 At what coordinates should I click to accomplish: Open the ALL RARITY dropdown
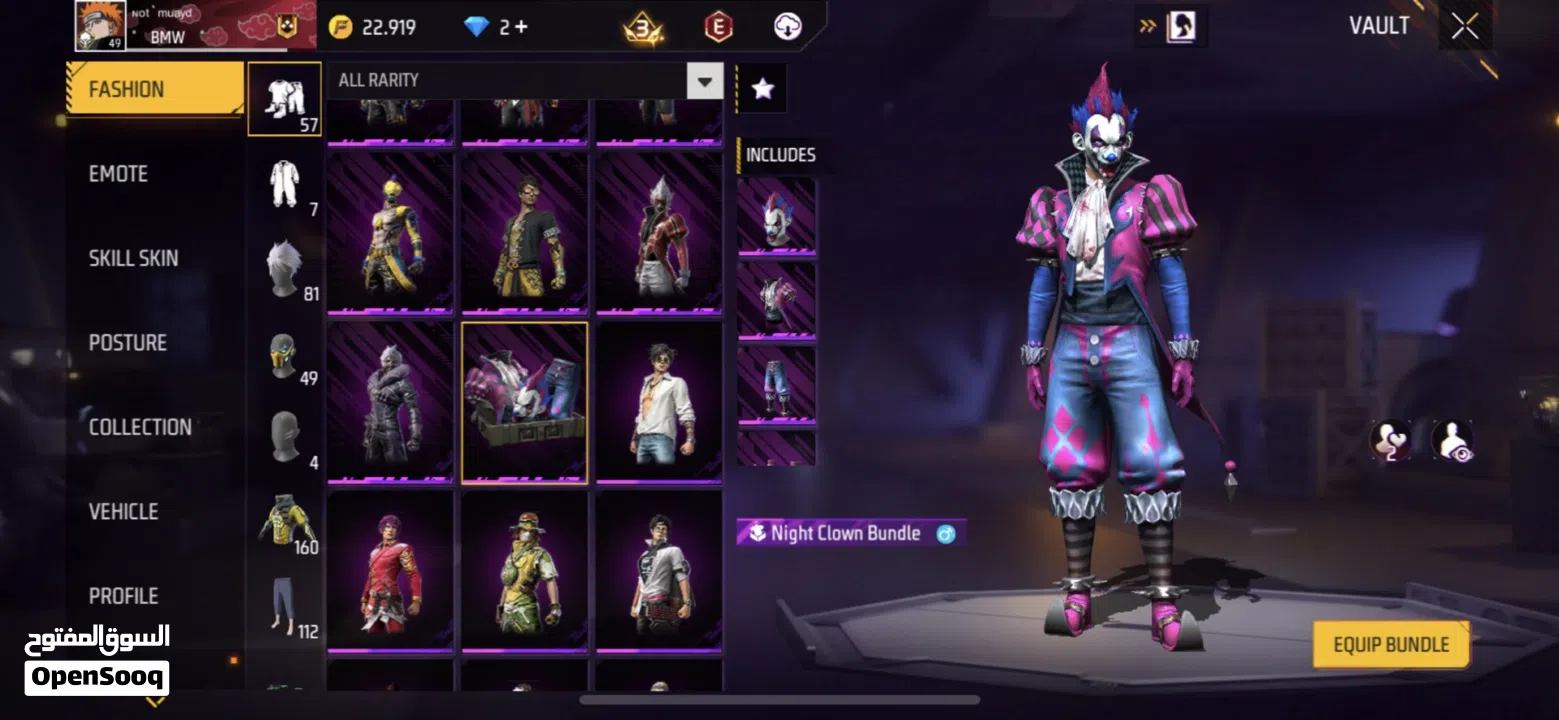coord(705,80)
